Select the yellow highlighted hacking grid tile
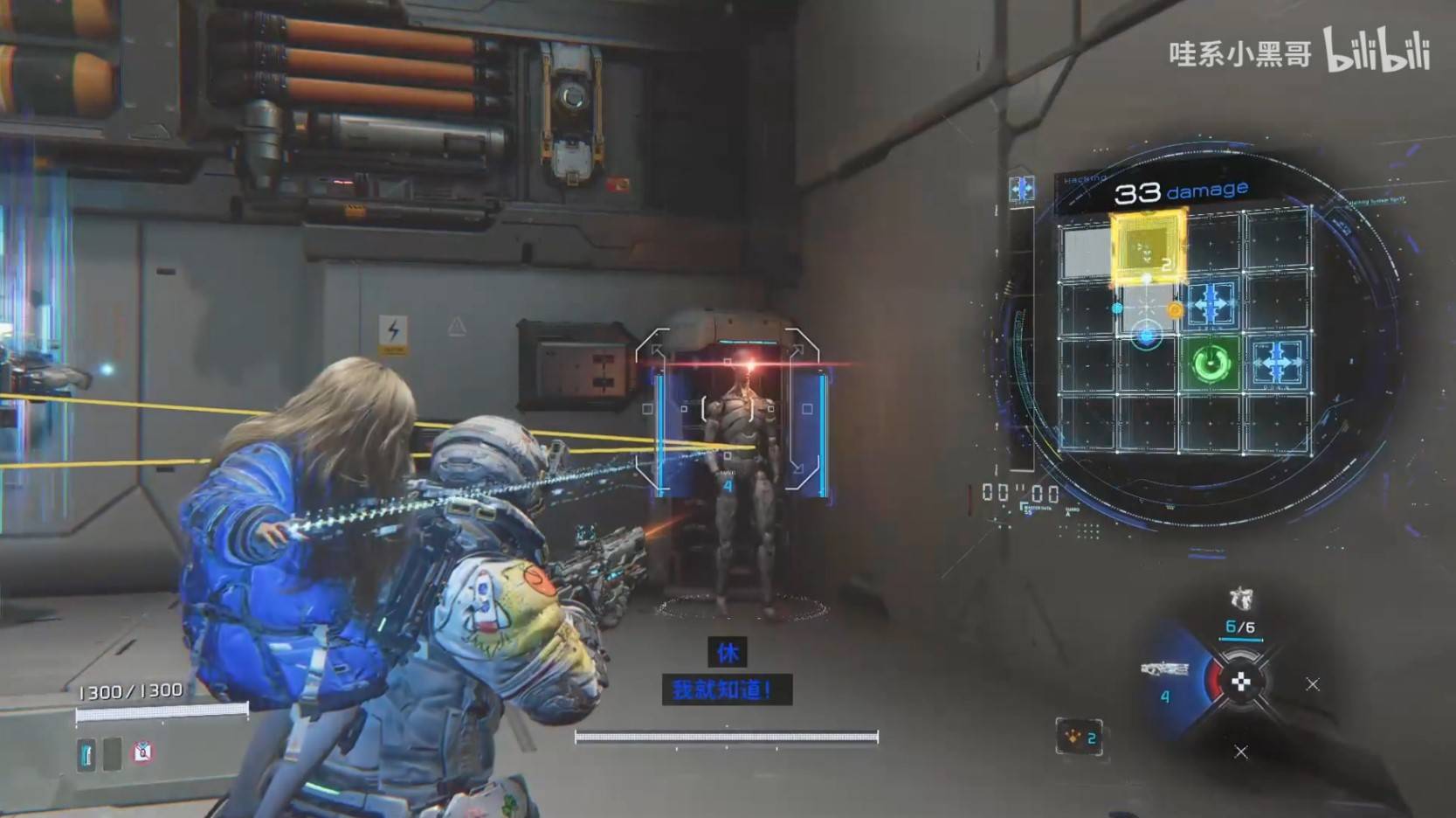Image resolution: width=1456 pixels, height=818 pixels. (x=1148, y=248)
